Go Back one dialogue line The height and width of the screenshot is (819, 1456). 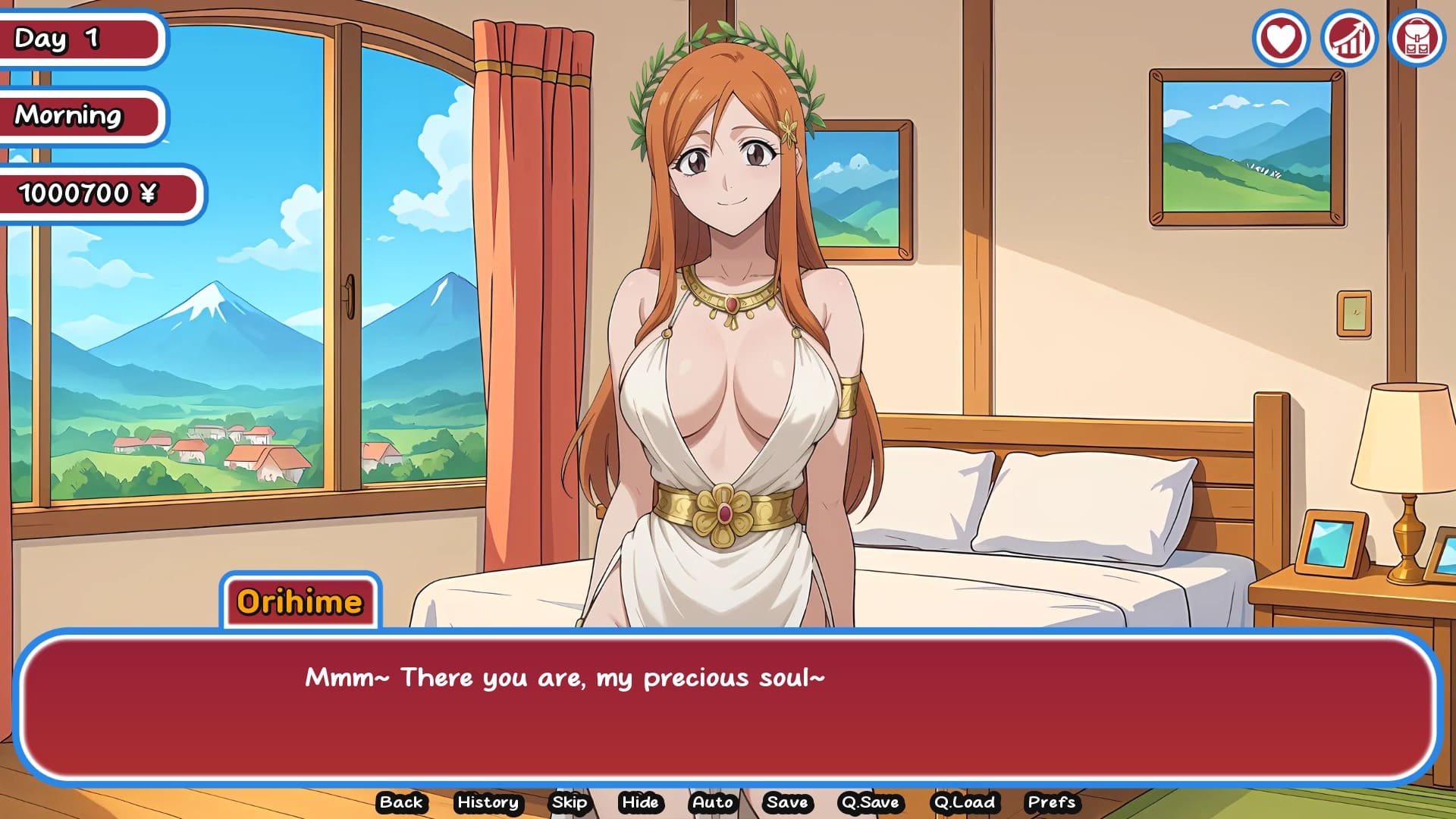click(401, 802)
